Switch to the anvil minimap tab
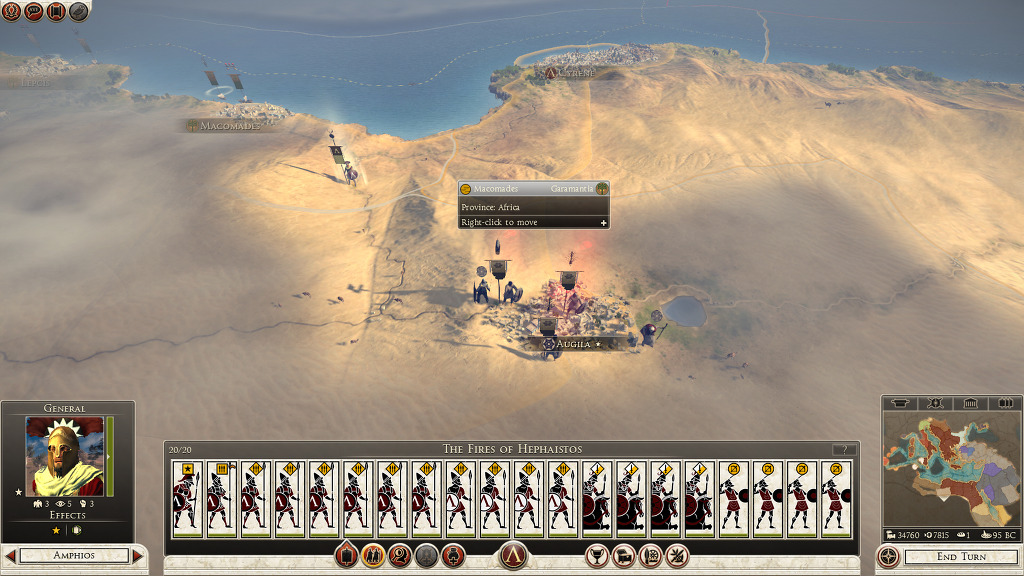The width and height of the screenshot is (1024, 576). coord(903,403)
